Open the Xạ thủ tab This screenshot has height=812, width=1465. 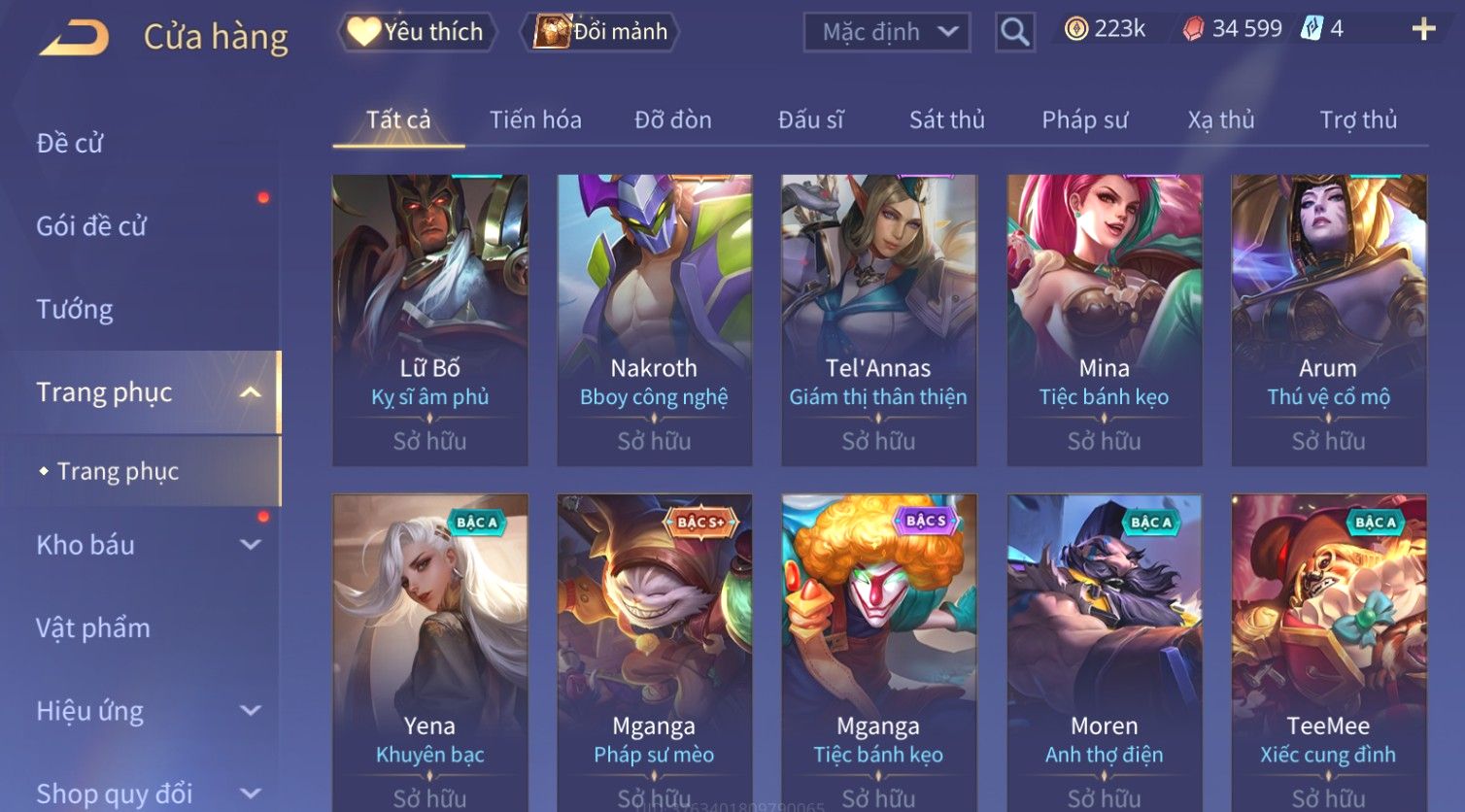[x=1221, y=120]
